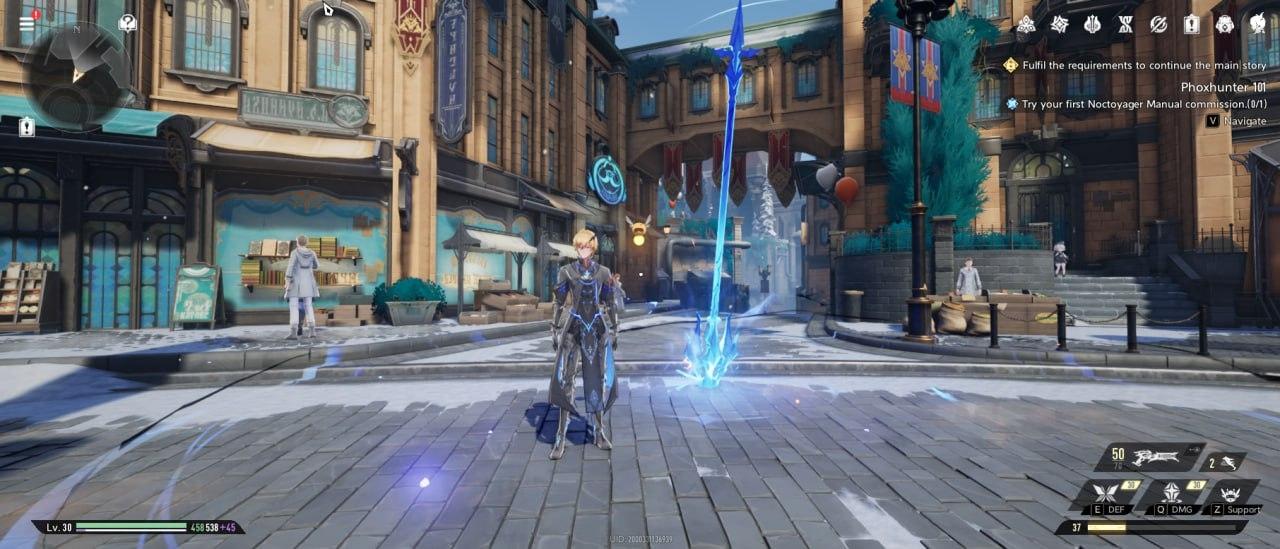This screenshot has height=549, width=1280.
Task: Click the question mark help icon
Action: 127,22
